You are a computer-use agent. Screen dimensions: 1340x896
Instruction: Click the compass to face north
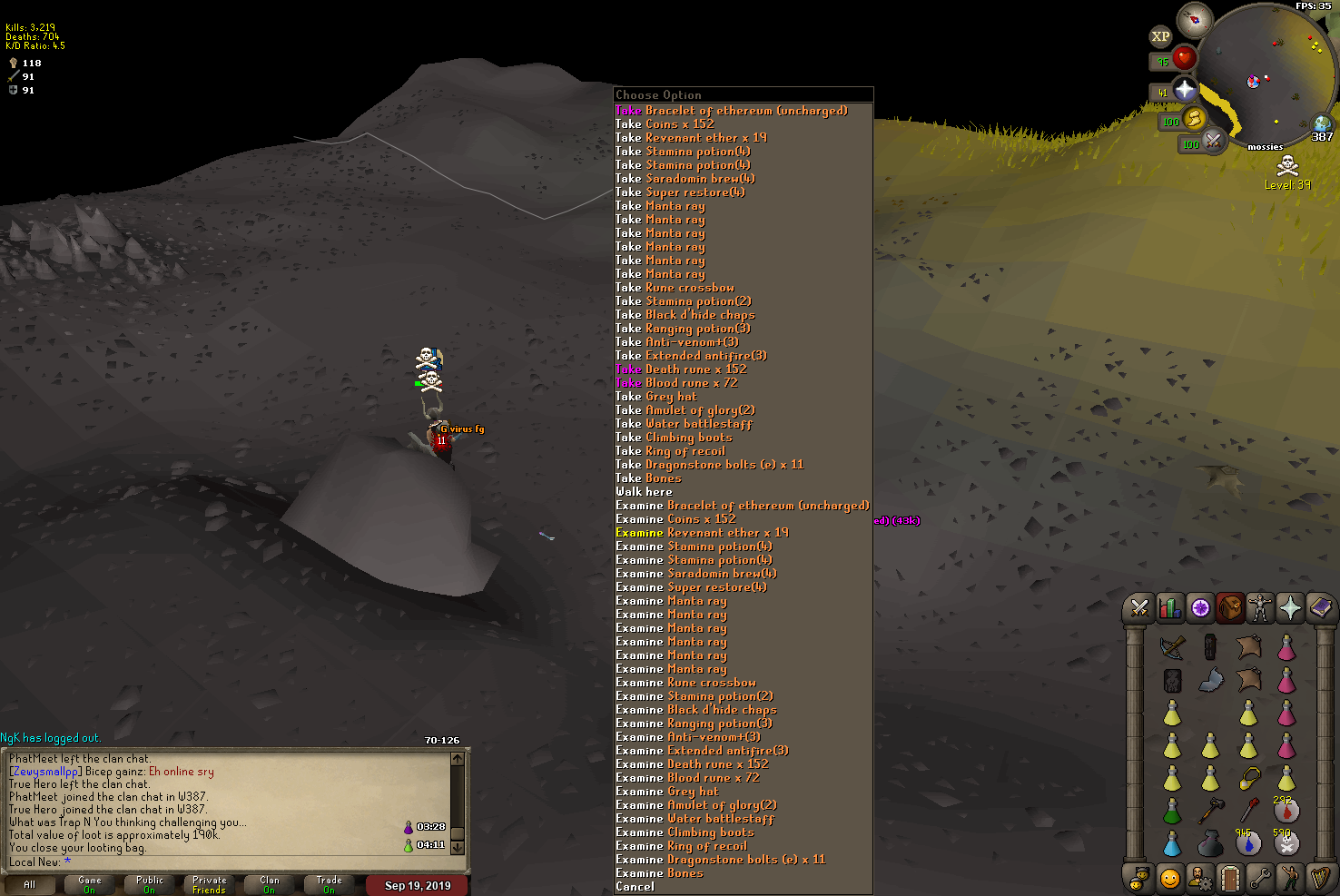[1195, 19]
